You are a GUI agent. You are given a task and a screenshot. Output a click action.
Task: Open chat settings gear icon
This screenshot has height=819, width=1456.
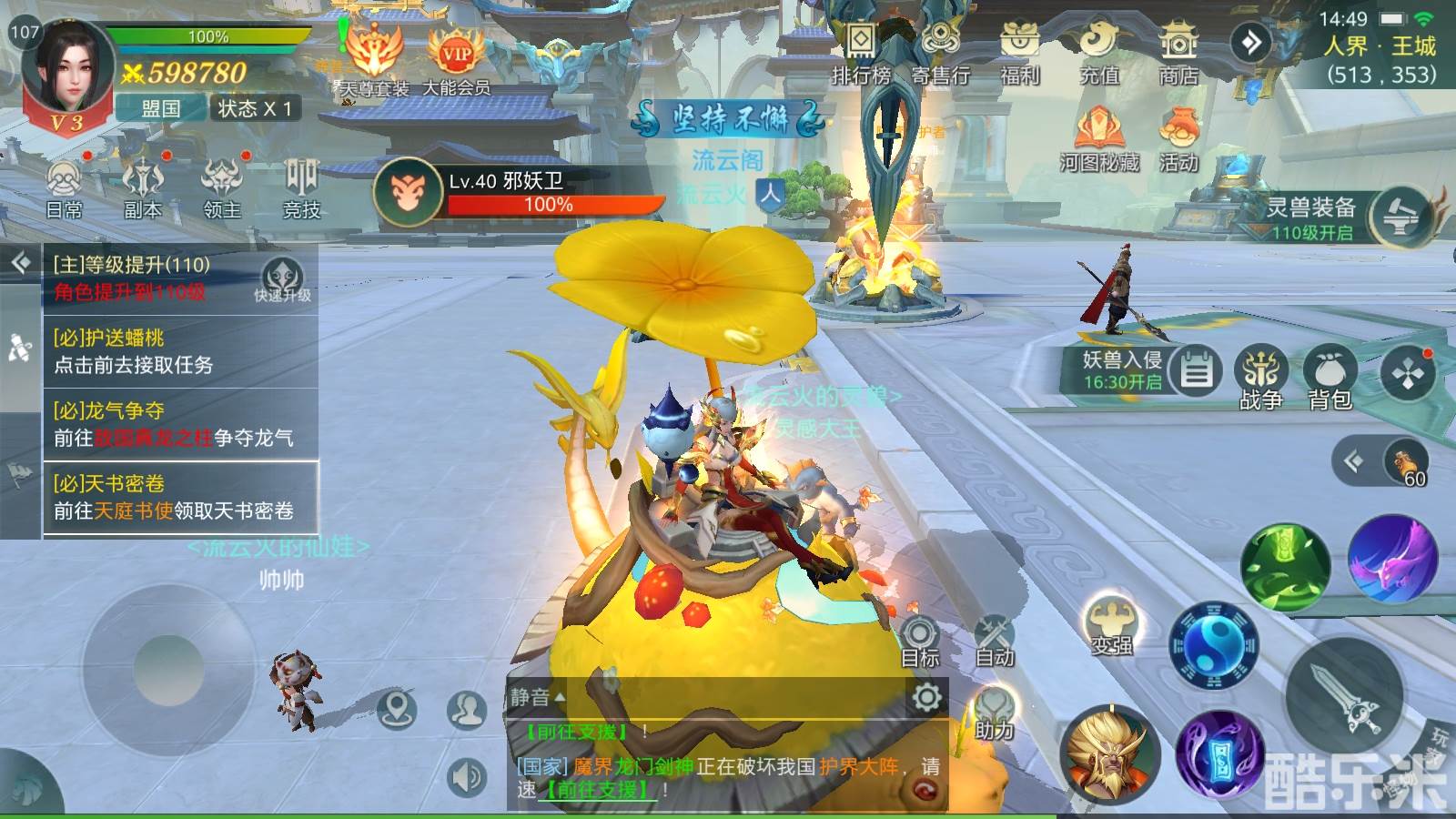[x=926, y=698]
